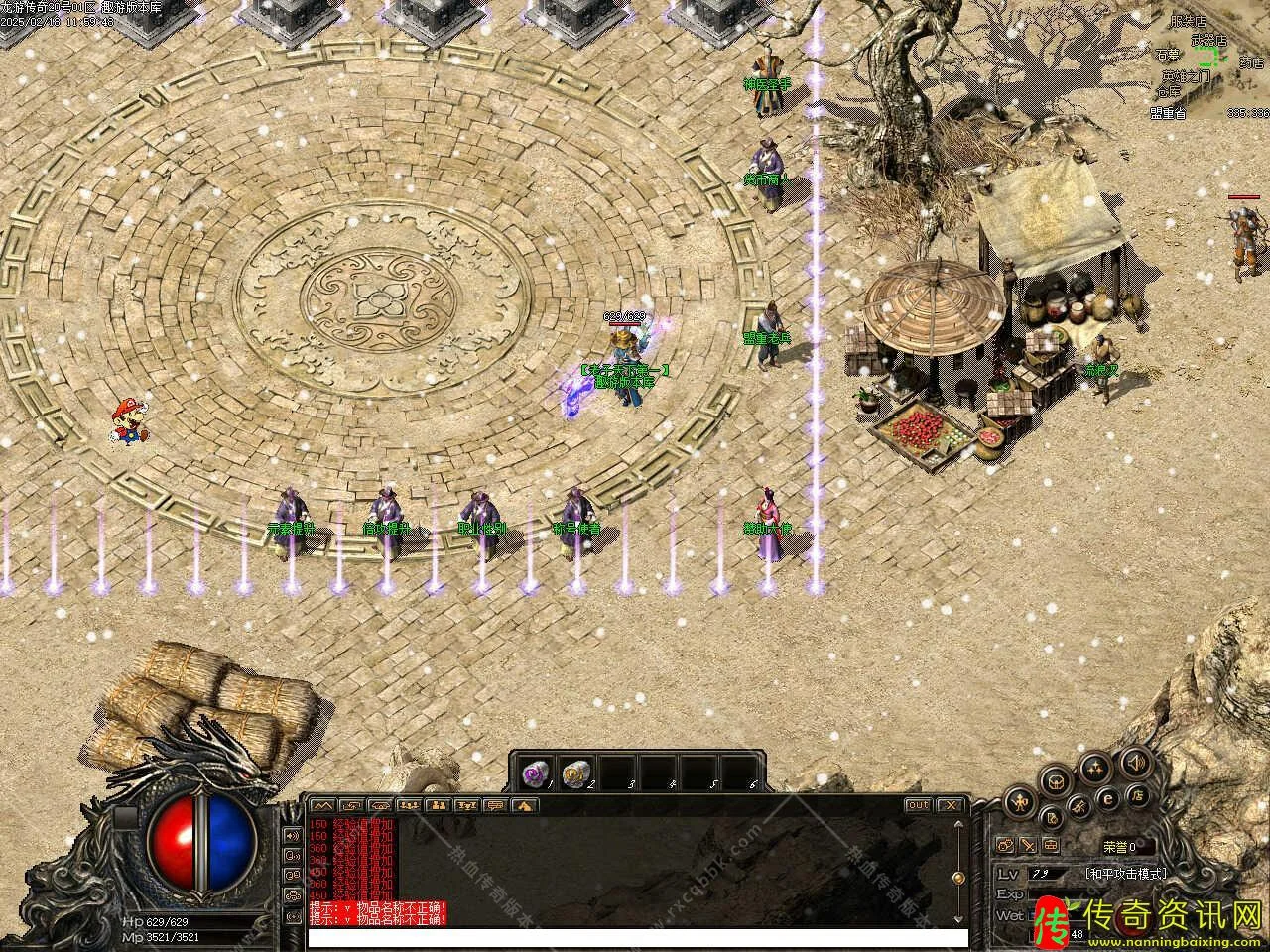1270x952 pixels.
Task: Click the briefcase small button
Action: [1050, 846]
